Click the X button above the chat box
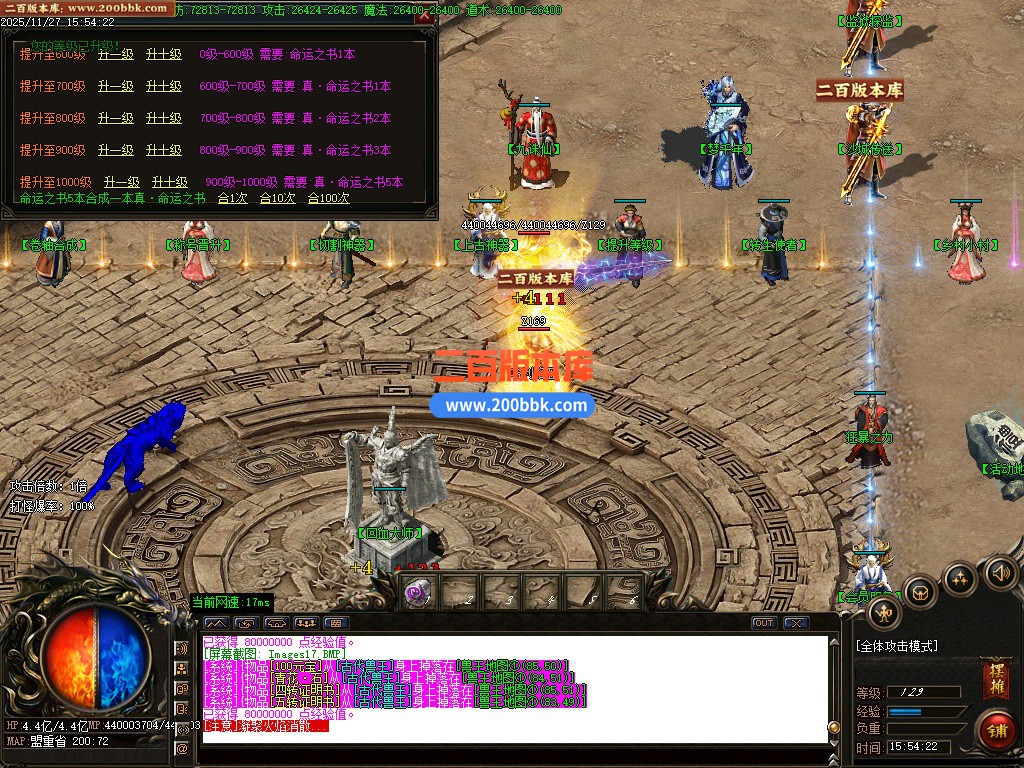The image size is (1024, 768). 796,623
